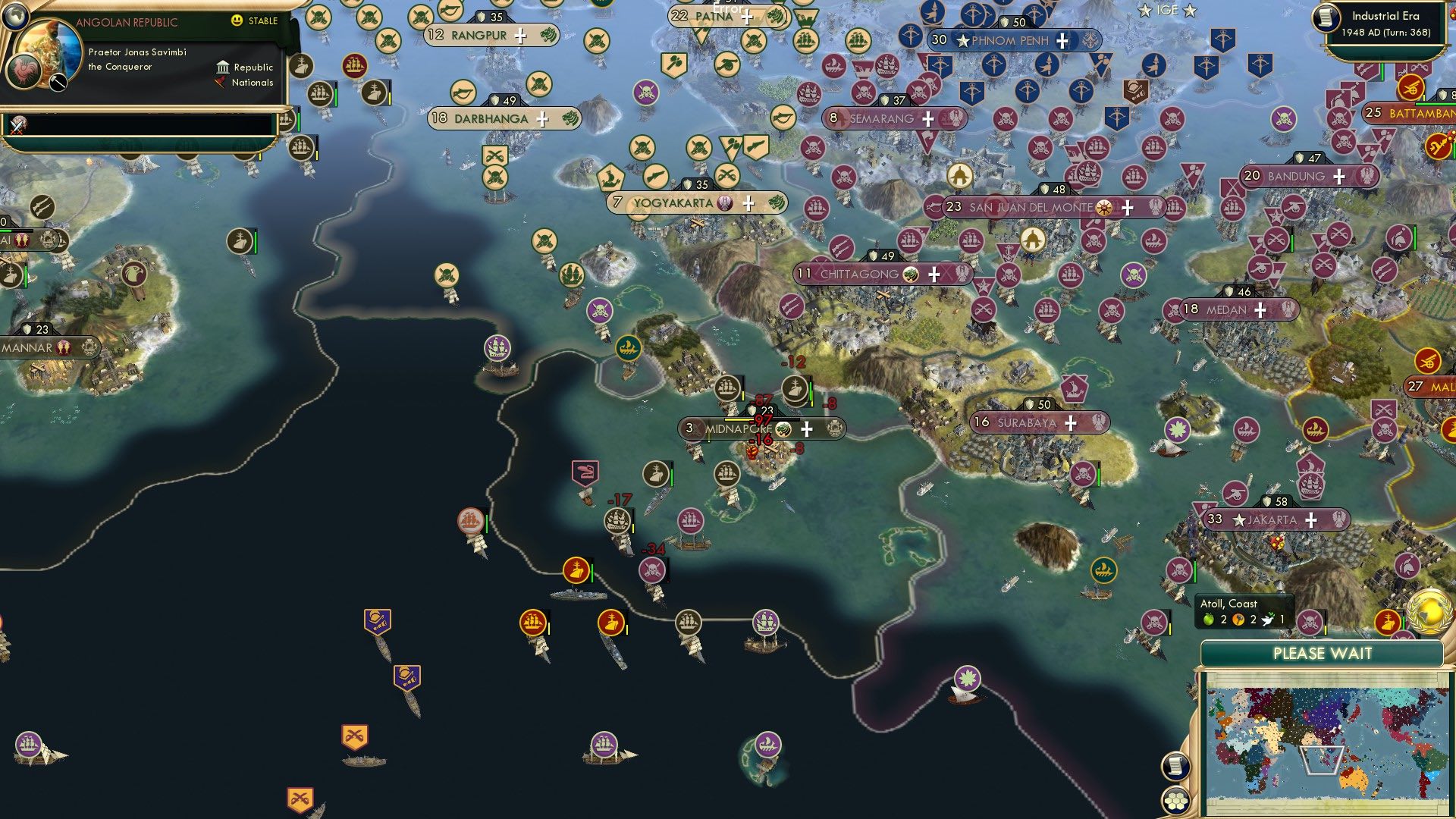Expand Rangpur's city banner via its plus button
The width and height of the screenshot is (1456, 819).
[x=520, y=35]
